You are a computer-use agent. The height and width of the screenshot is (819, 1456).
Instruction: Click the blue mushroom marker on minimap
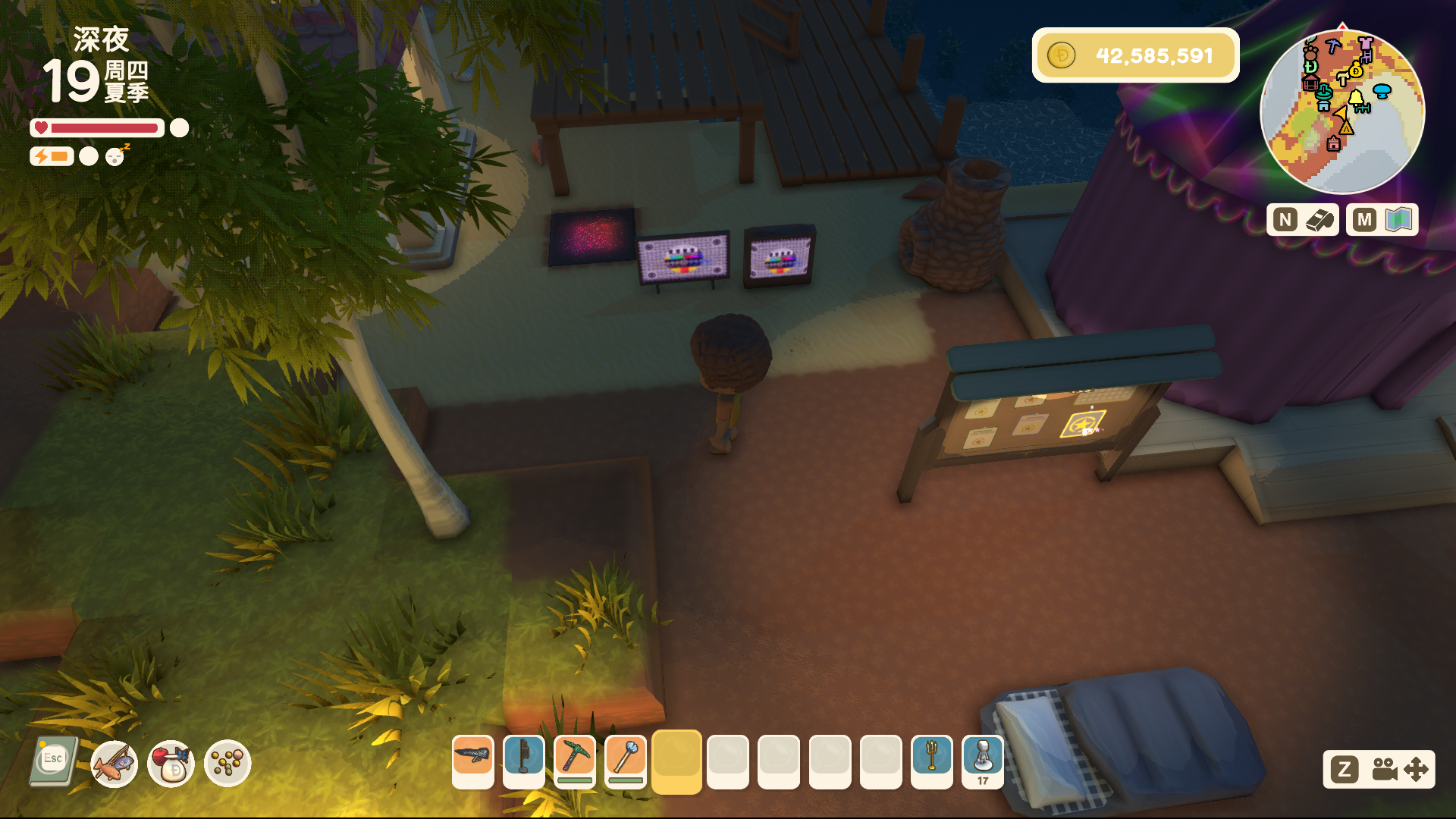click(x=1382, y=91)
